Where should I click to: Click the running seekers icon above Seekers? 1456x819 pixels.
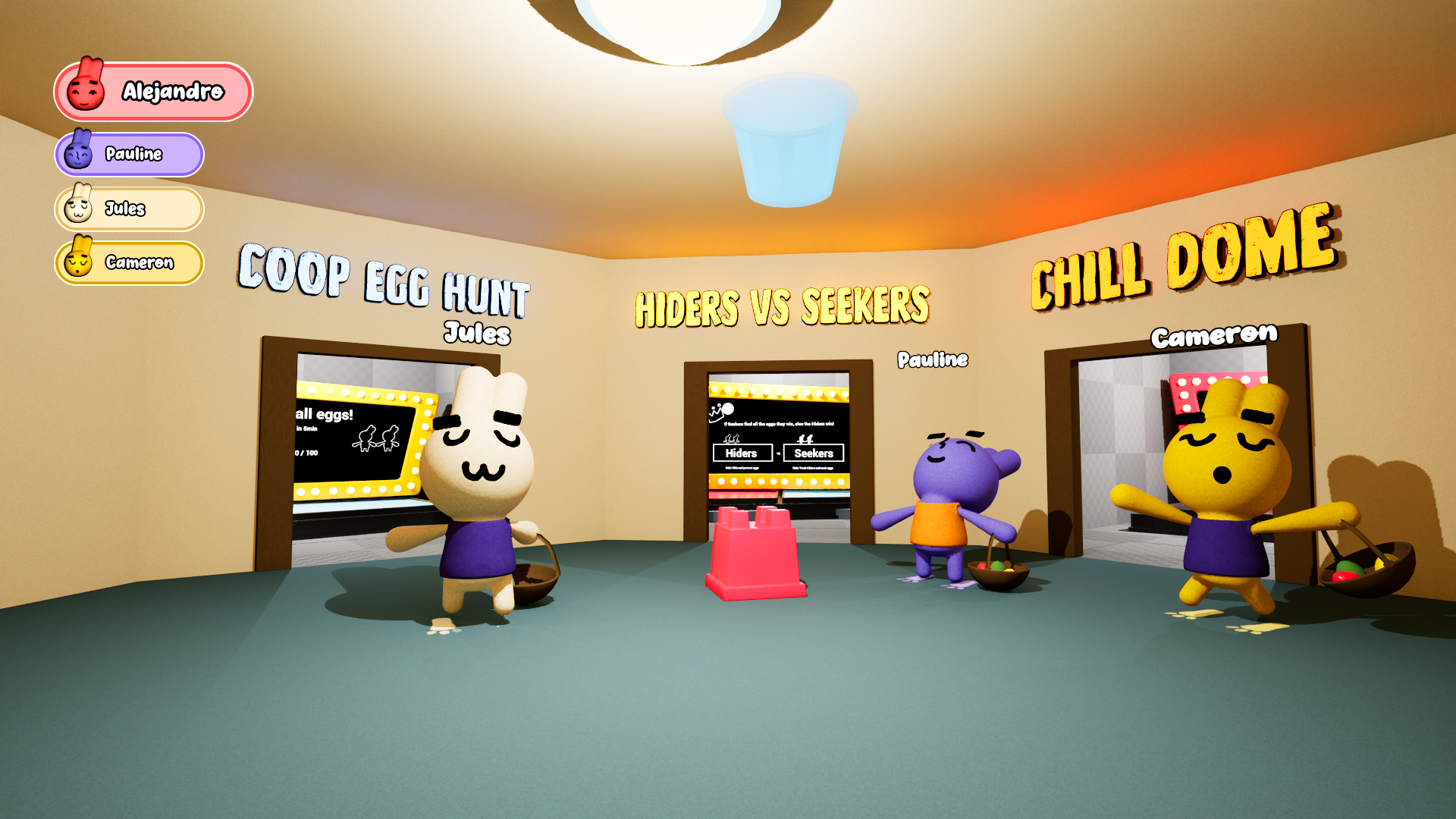(805, 439)
